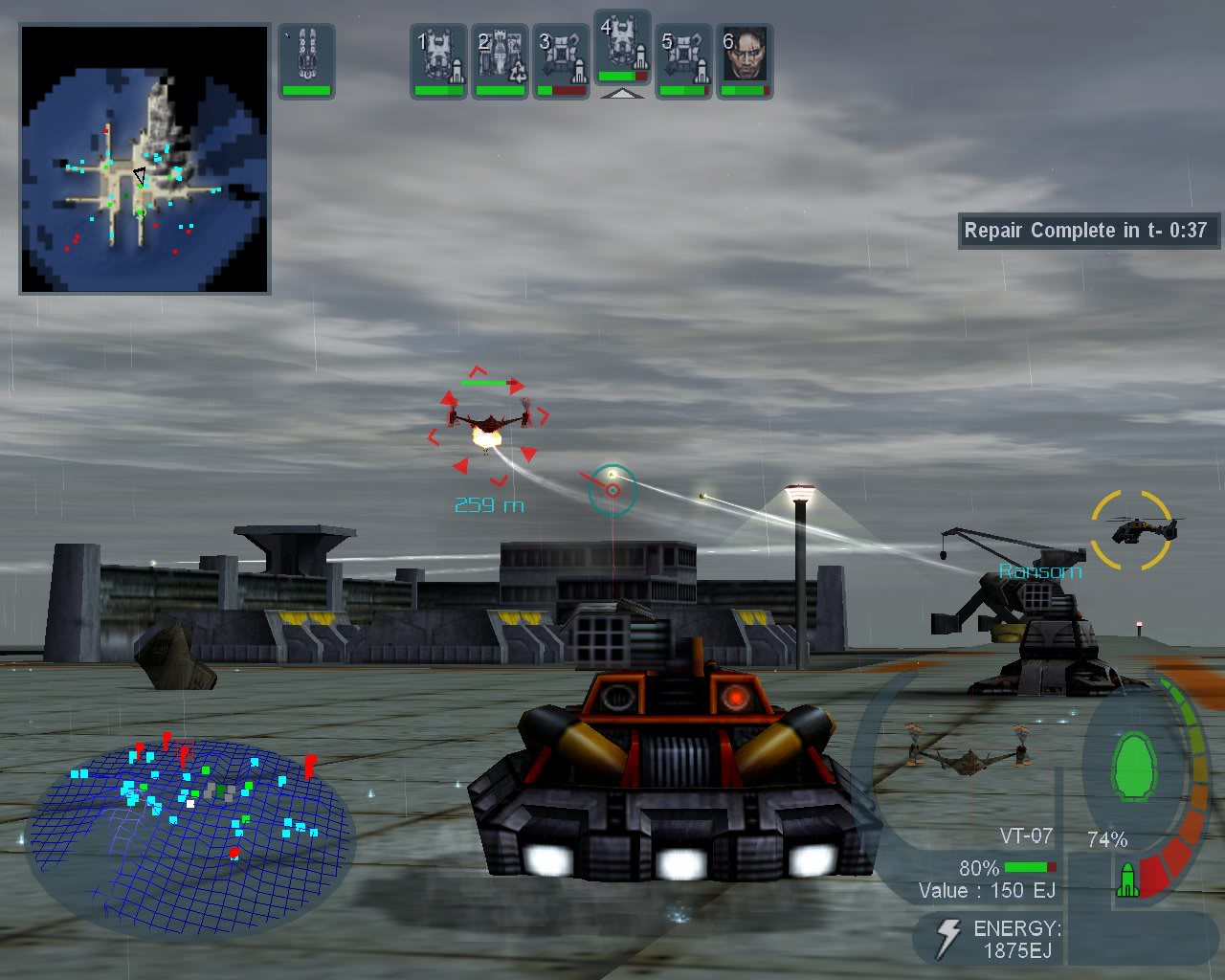Select the raised unit 4 icon
This screenshot has height=980, width=1225.
[621, 53]
